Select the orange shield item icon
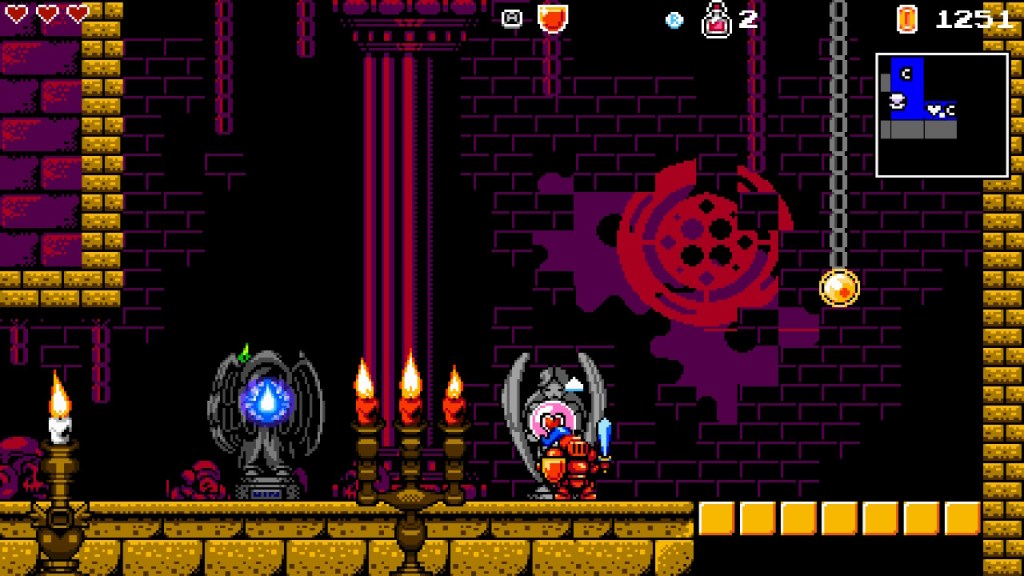Screen dimensions: 1024x576 pyautogui.click(x=552, y=18)
